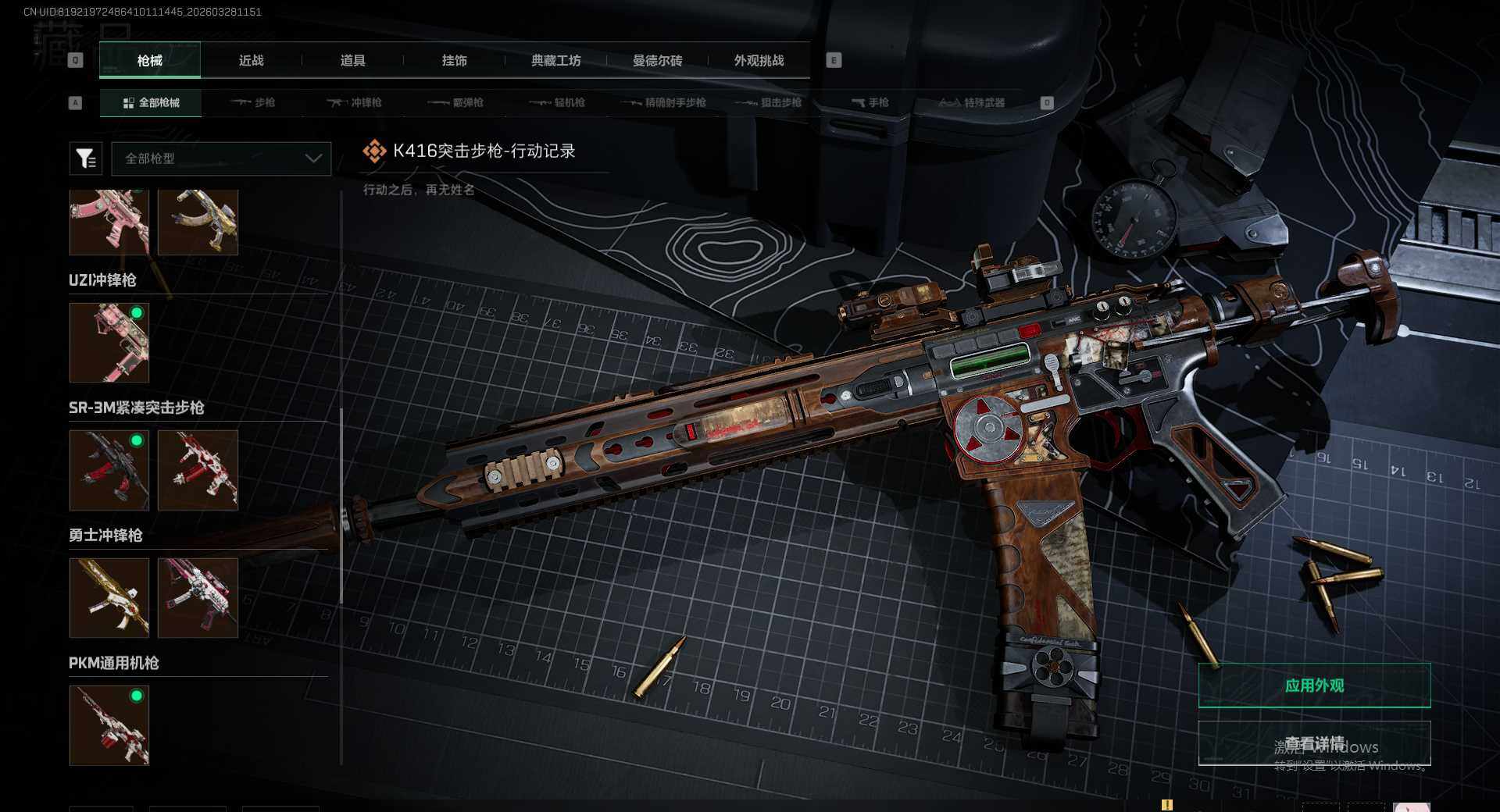
Task: Open 查看详情 view details button
Action: [1314, 743]
